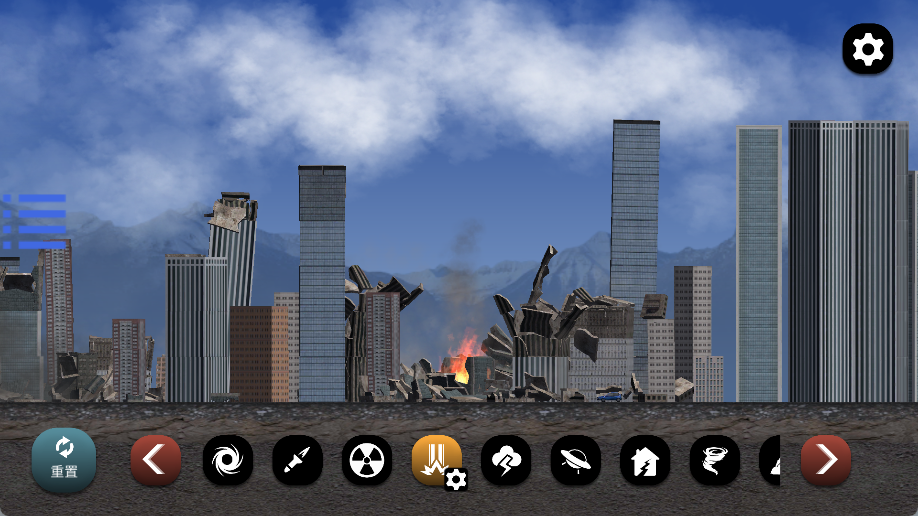Open the settings gear menu

click(867, 49)
